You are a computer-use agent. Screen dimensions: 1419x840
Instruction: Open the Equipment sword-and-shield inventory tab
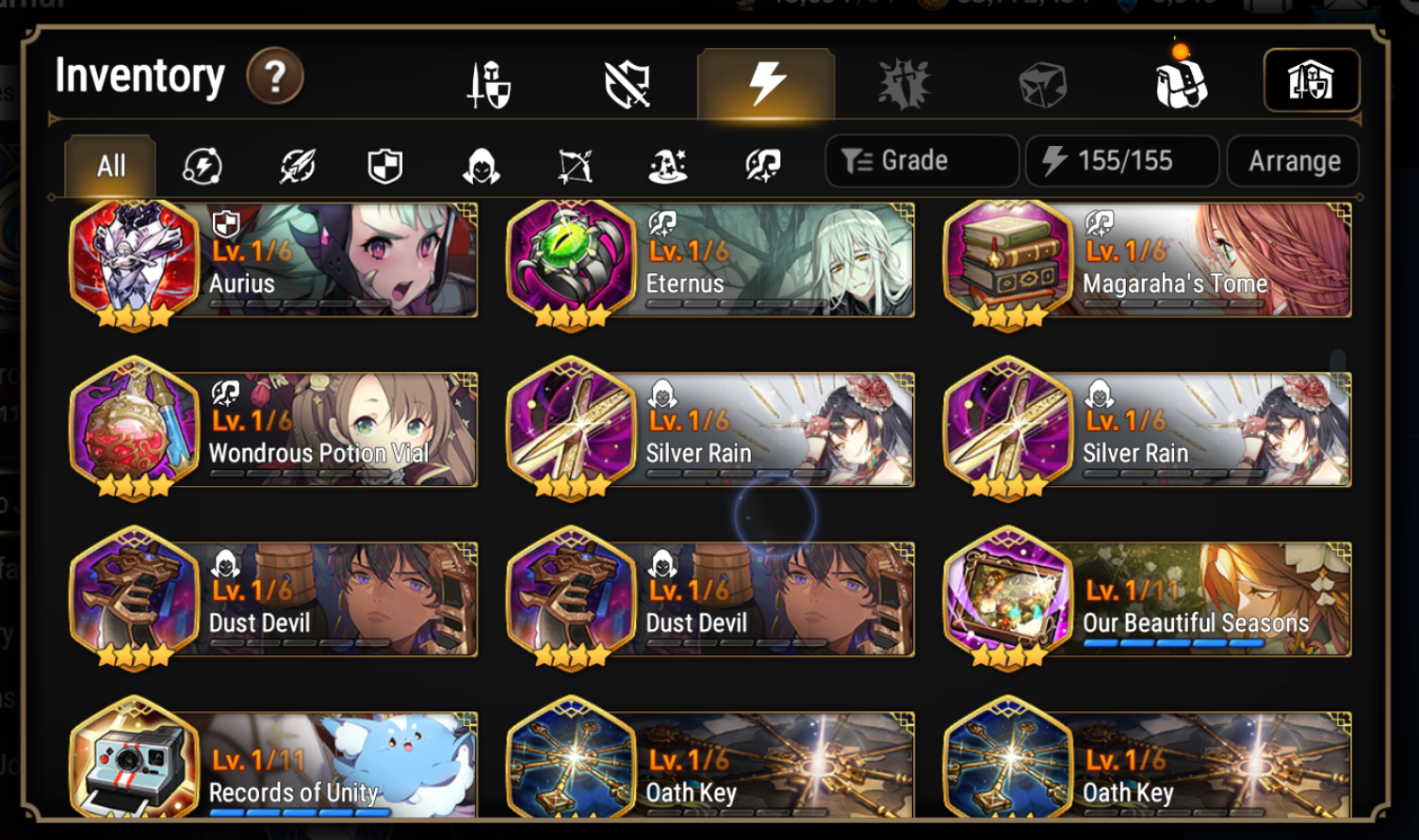tap(486, 83)
